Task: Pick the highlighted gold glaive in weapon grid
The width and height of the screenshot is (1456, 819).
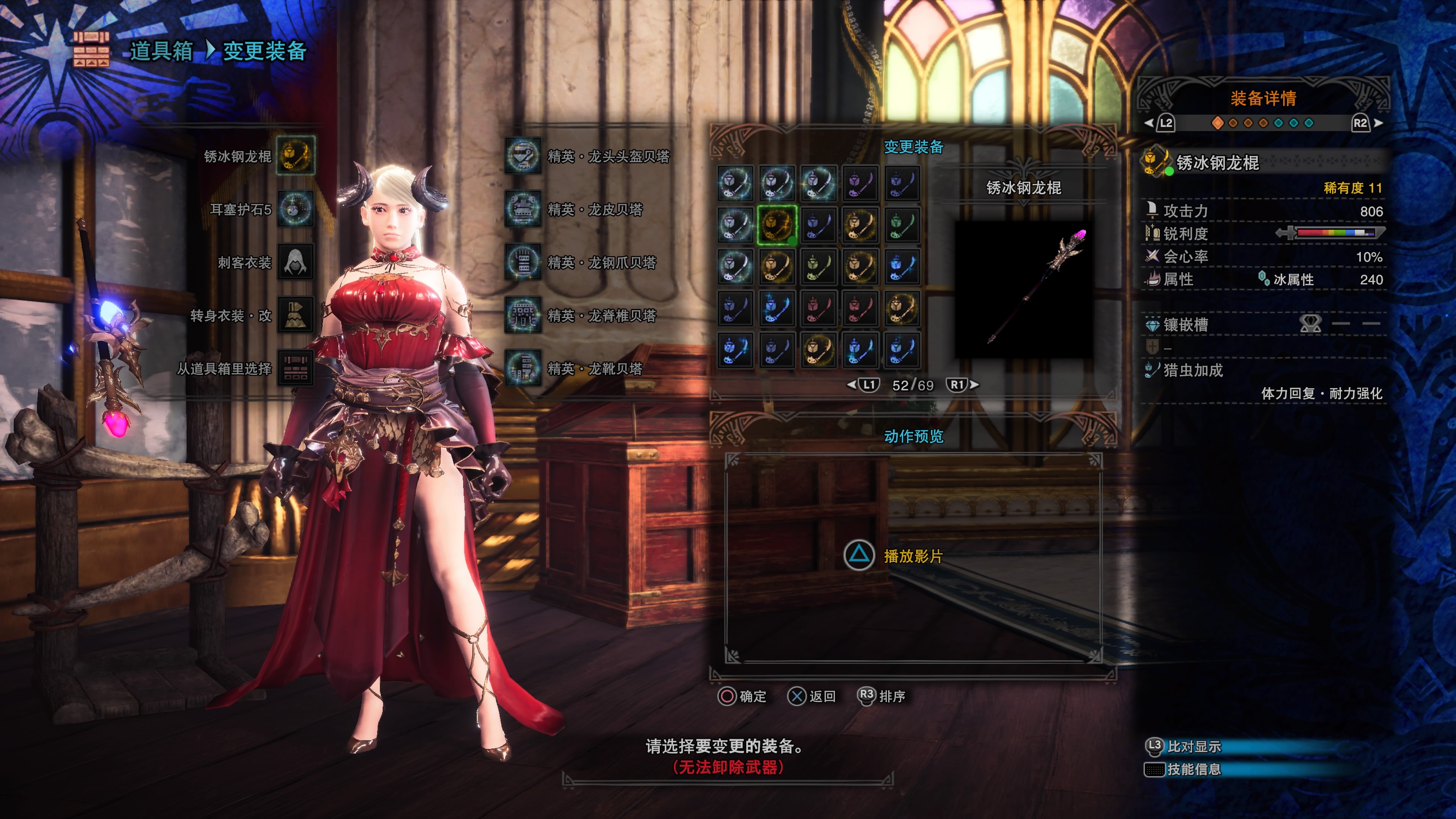Action: coord(777,225)
